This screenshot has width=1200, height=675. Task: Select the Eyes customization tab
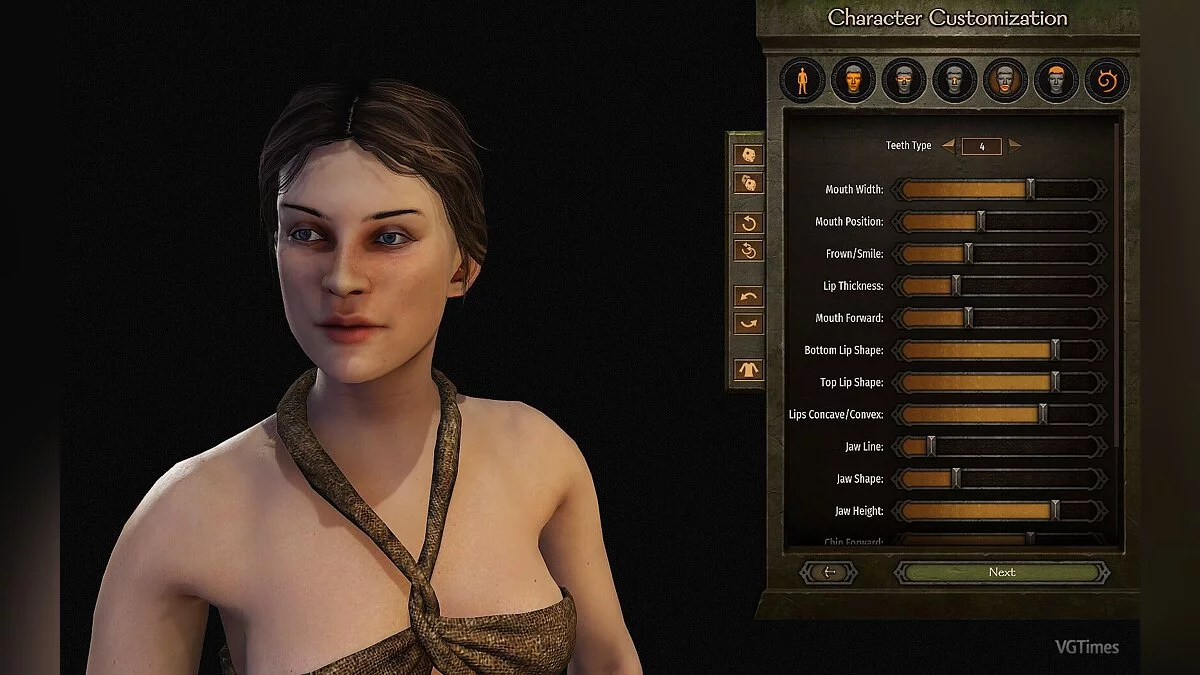point(904,80)
